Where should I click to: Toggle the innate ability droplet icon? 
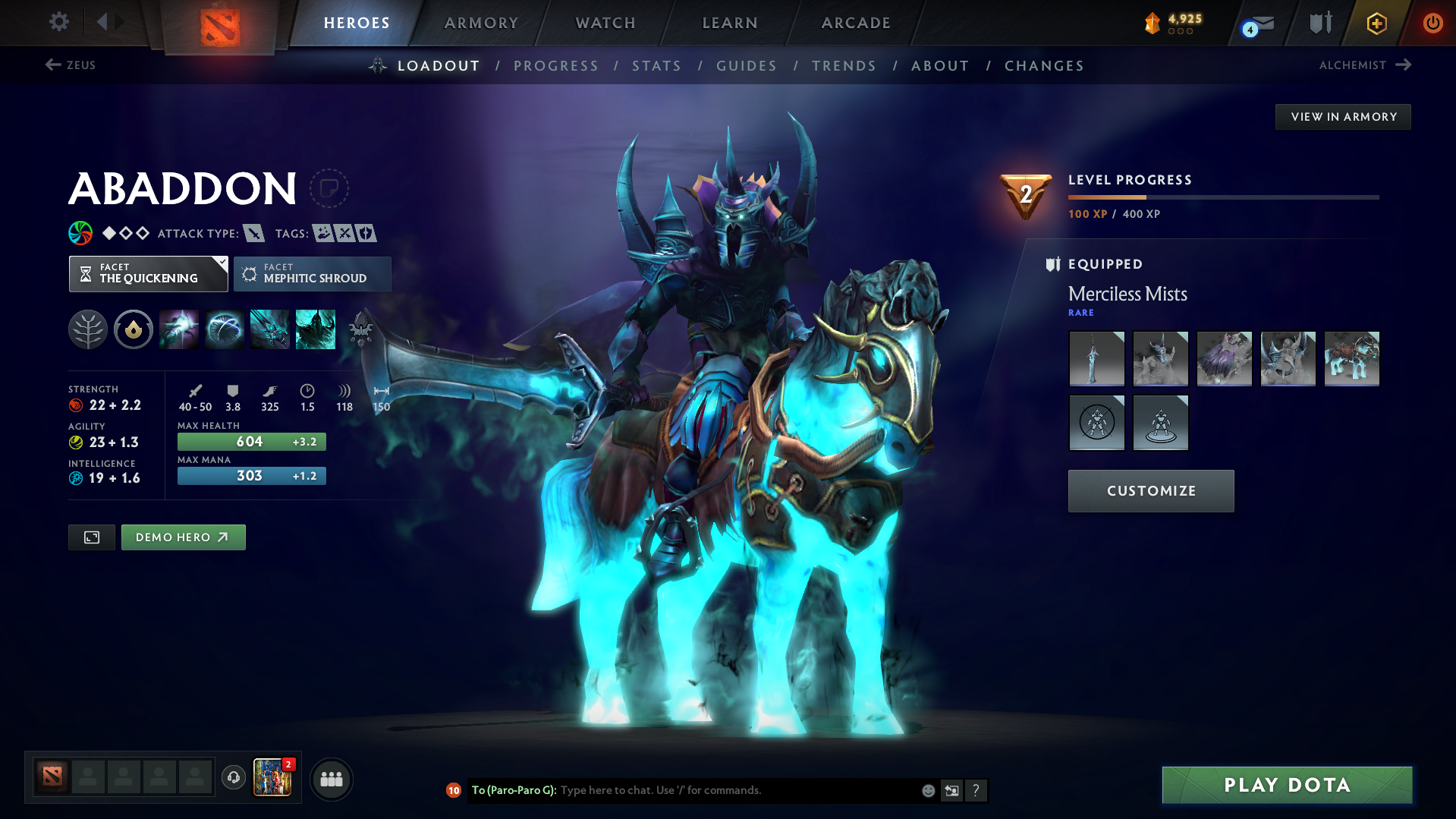tap(133, 329)
